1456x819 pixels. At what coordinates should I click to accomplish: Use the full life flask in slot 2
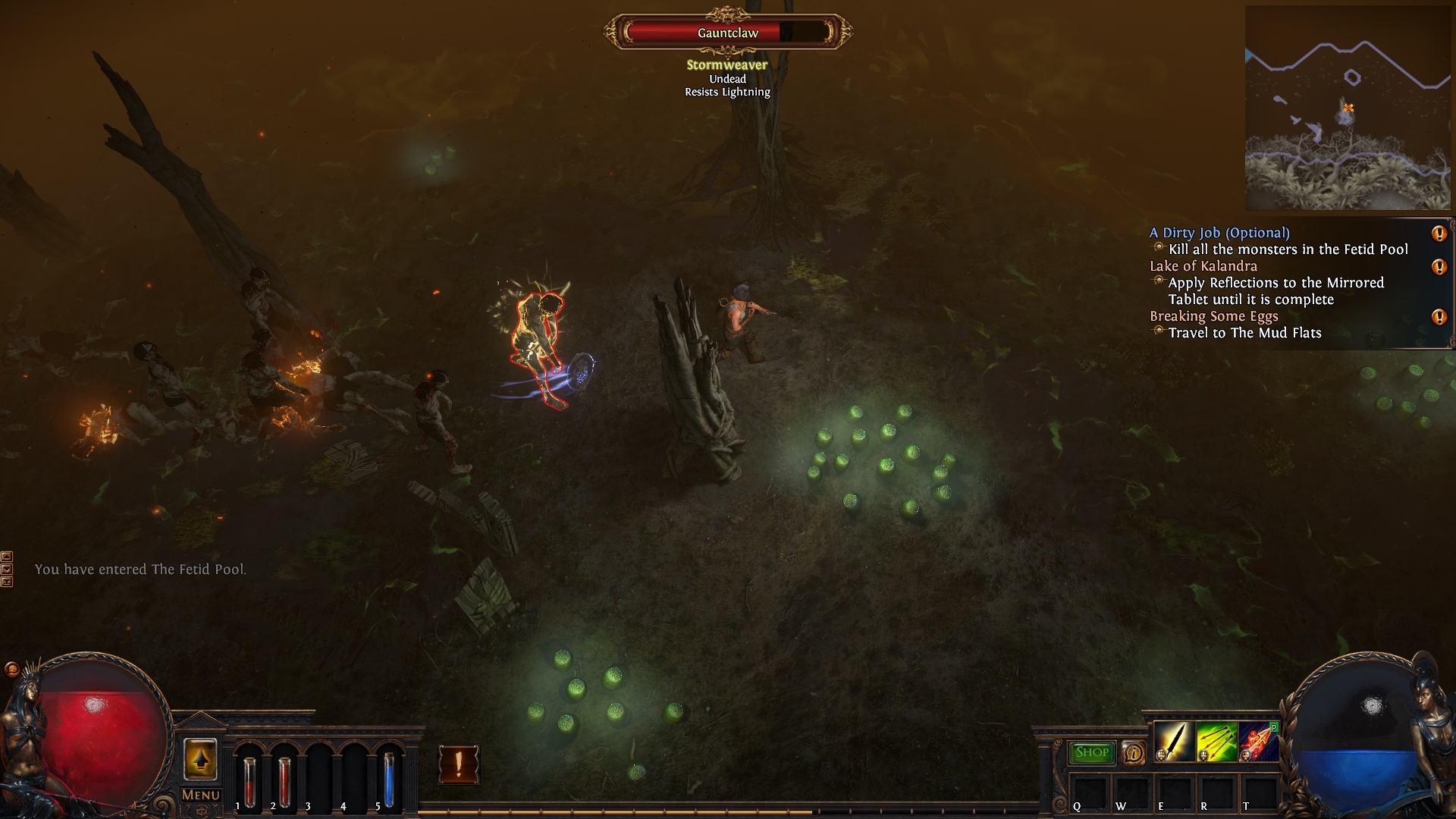284,780
